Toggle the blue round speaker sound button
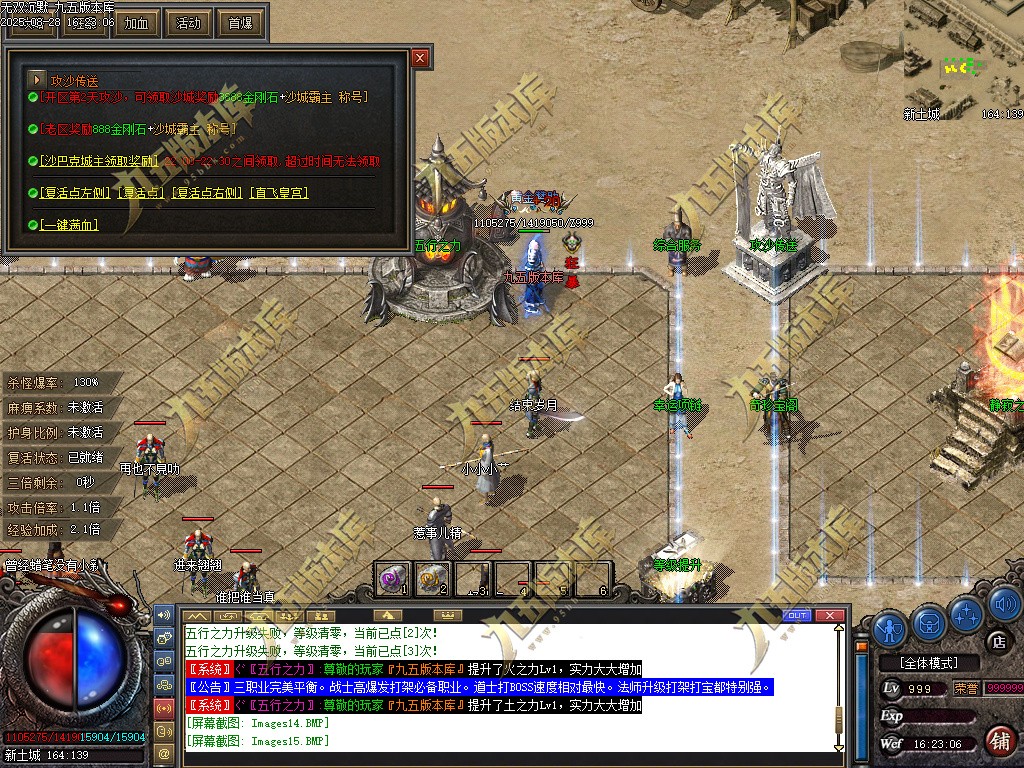This screenshot has height=768, width=1024. point(1003,605)
